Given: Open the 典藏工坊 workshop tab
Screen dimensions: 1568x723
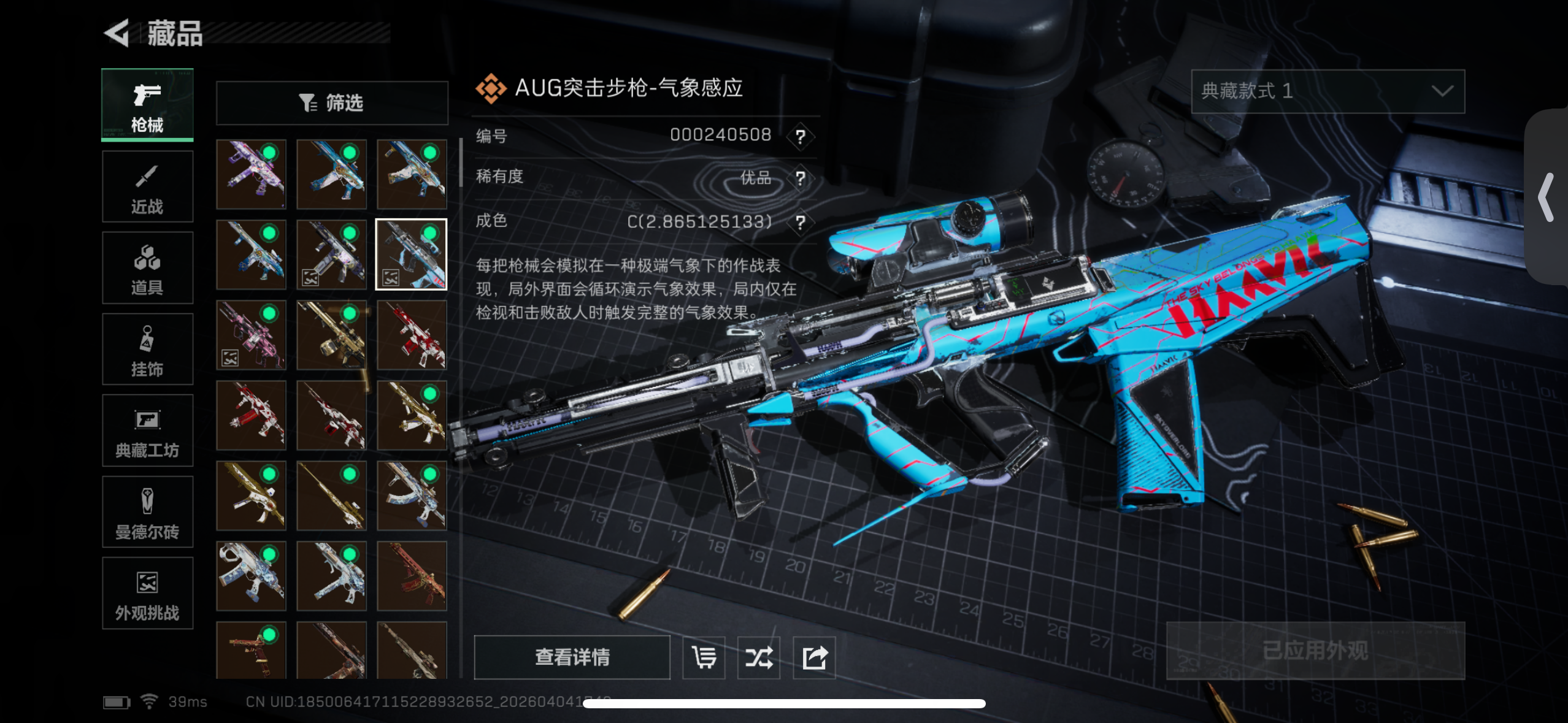Looking at the screenshot, I should pyautogui.click(x=147, y=430).
